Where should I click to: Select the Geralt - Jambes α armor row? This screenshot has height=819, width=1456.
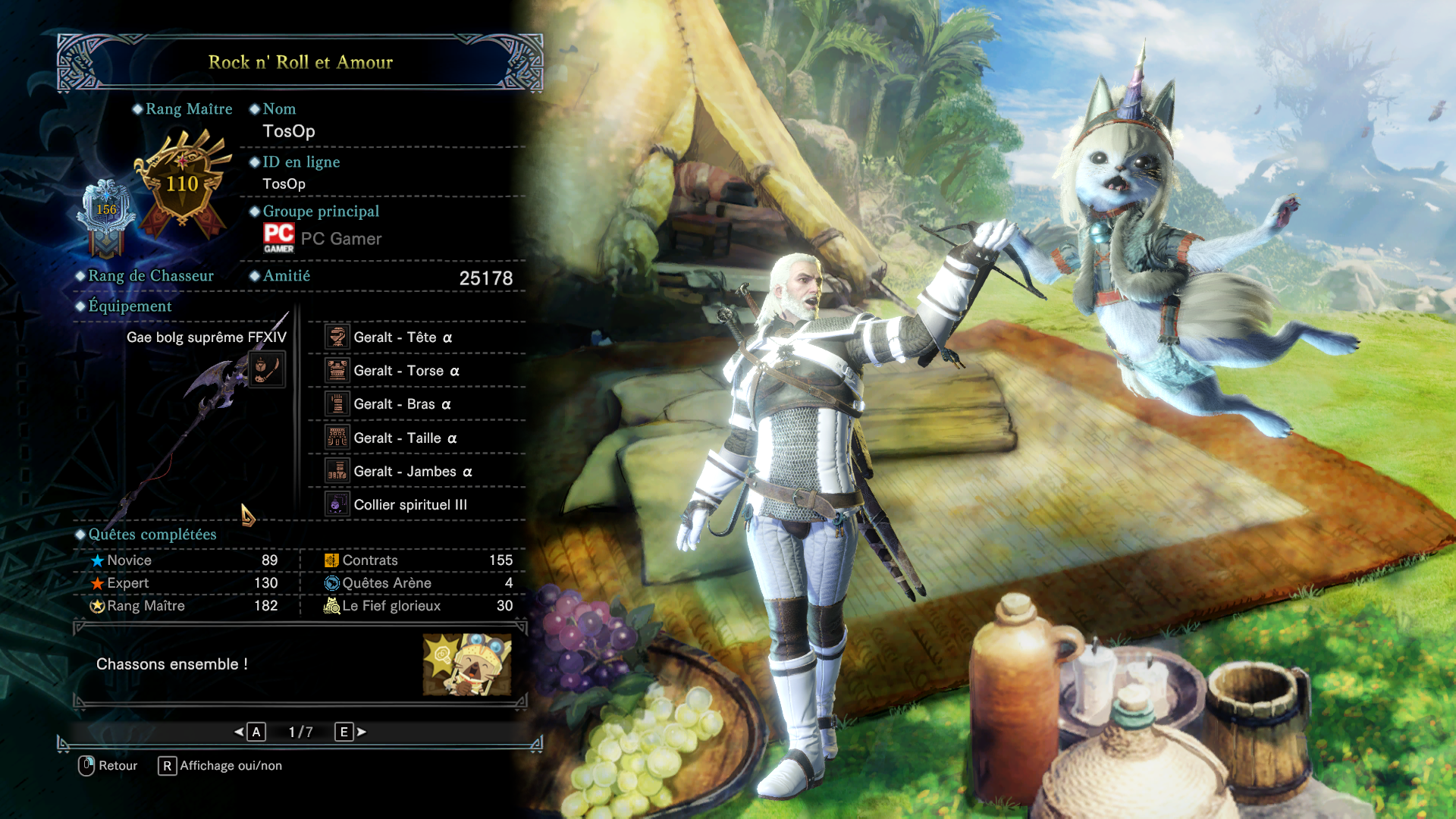[416, 472]
